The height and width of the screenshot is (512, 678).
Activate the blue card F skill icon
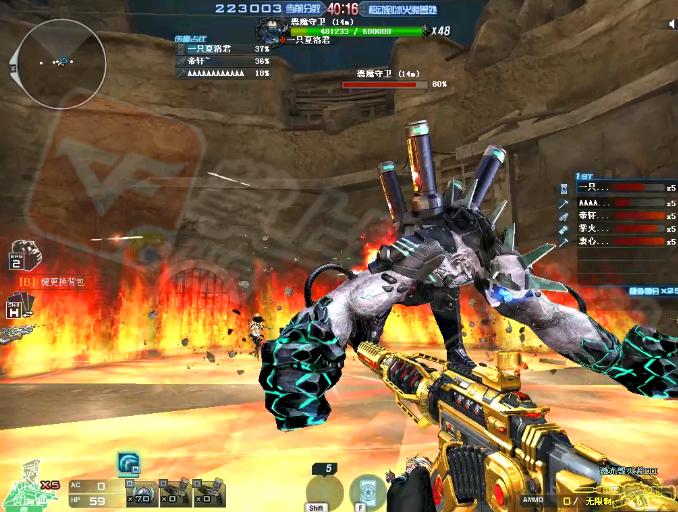[x=367, y=491]
